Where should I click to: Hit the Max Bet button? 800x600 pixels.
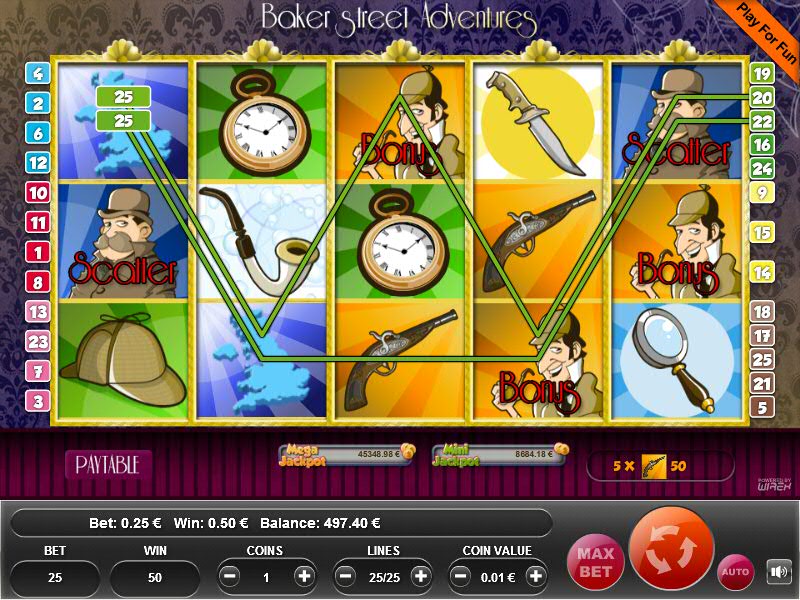point(593,561)
